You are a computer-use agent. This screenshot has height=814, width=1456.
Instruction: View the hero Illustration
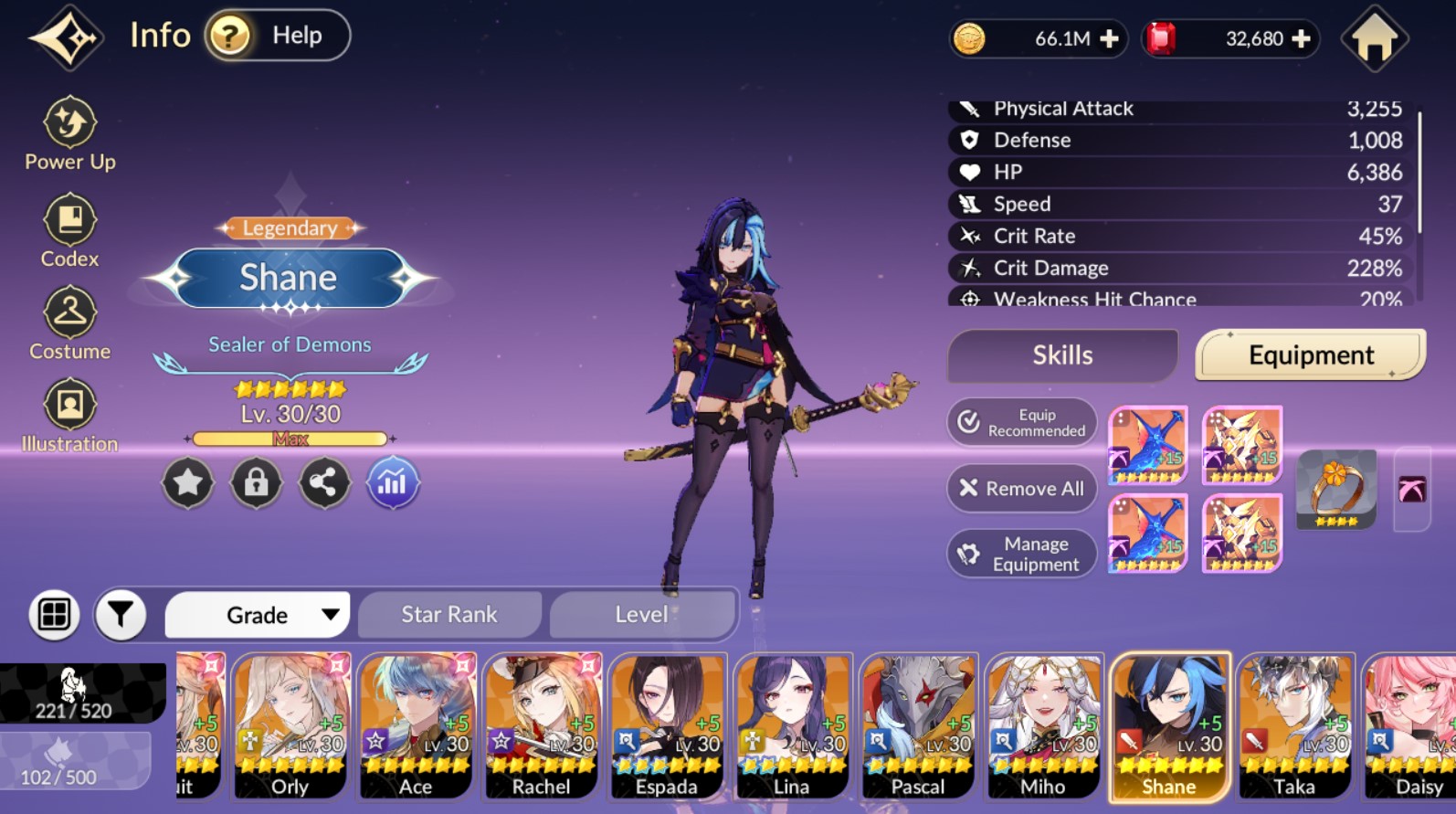pyautogui.click(x=69, y=416)
